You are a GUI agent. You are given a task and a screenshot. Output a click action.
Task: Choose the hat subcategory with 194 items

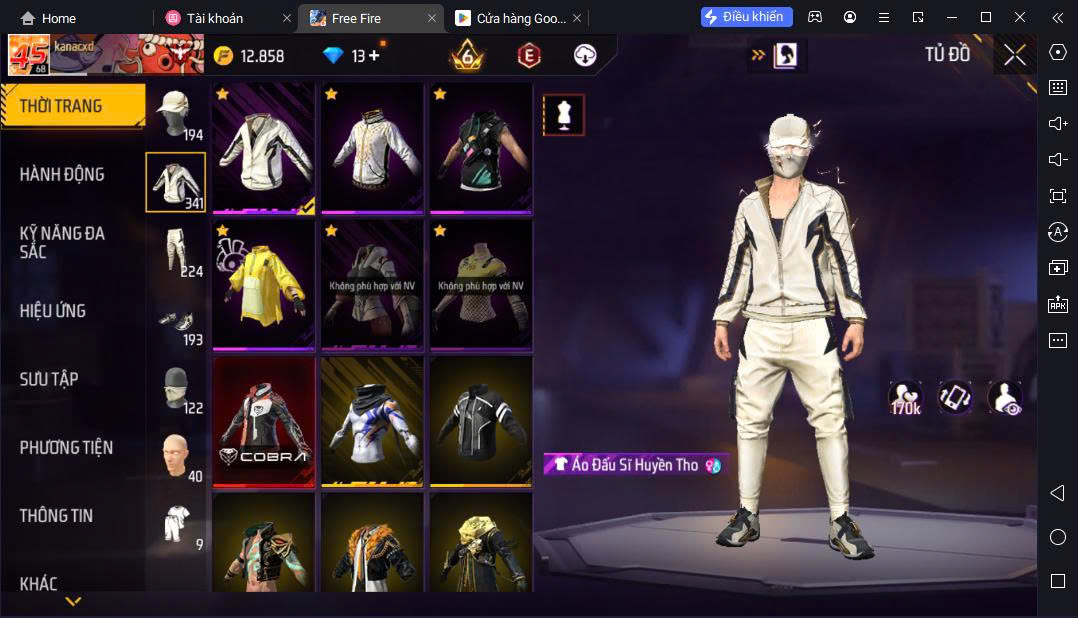[x=176, y=115]
